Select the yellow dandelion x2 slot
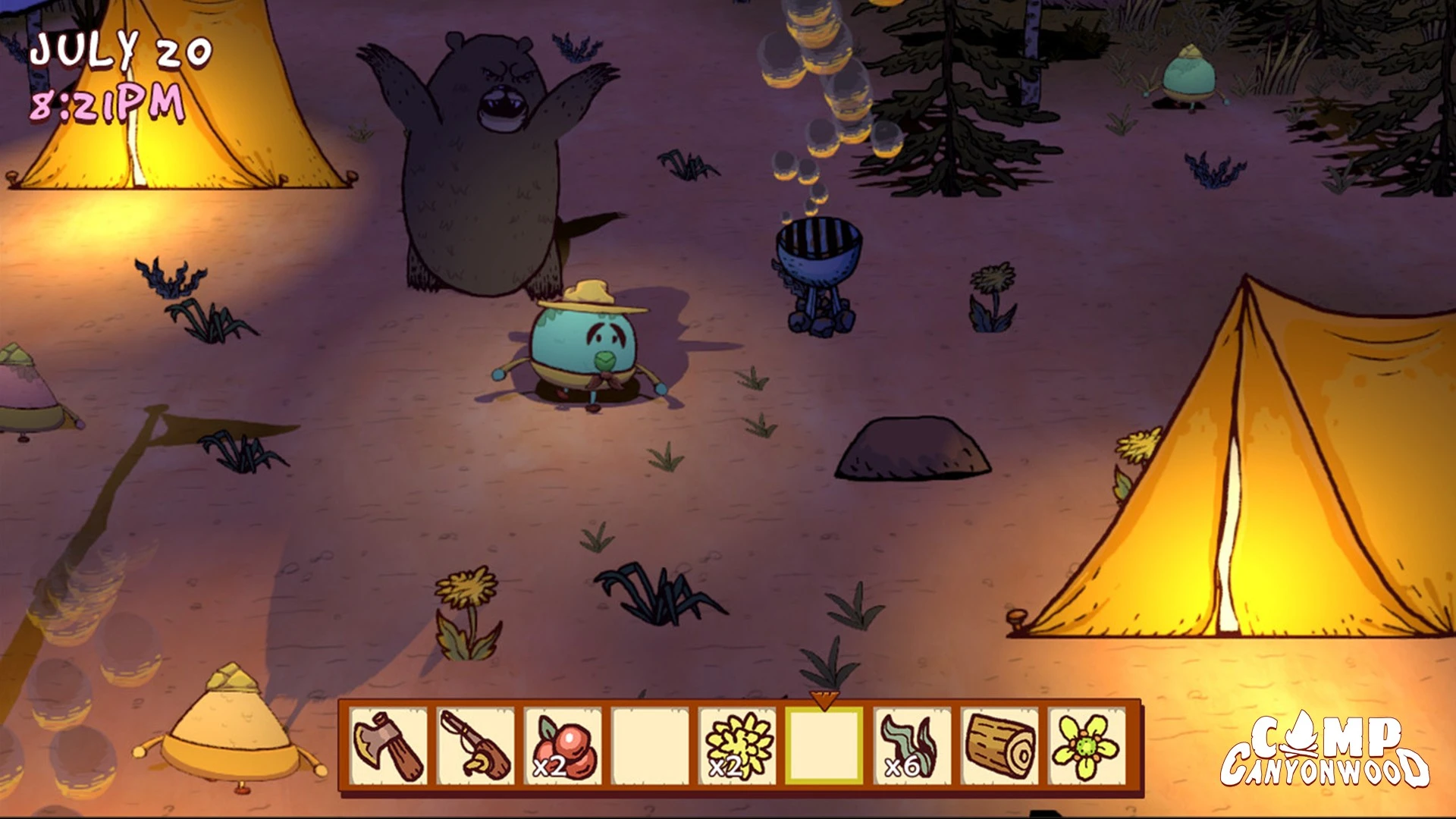 point(738,746)
